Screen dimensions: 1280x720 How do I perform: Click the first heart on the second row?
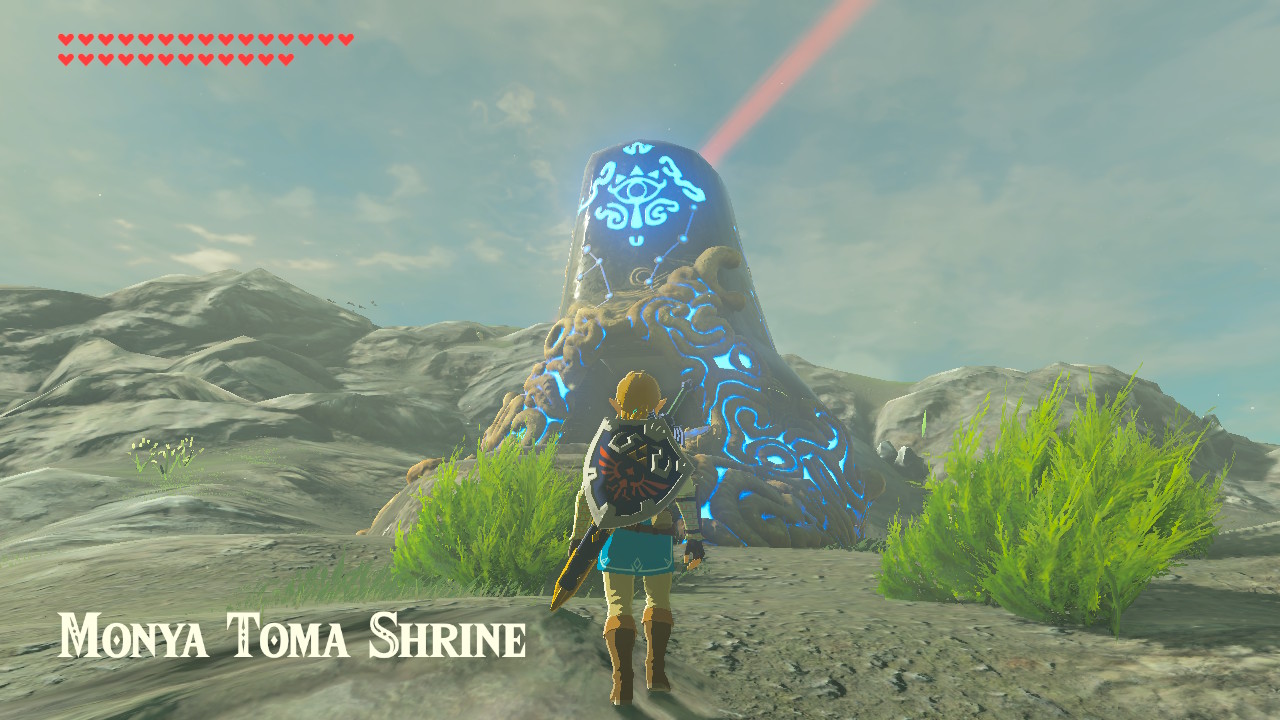click(x=65, y=59)
